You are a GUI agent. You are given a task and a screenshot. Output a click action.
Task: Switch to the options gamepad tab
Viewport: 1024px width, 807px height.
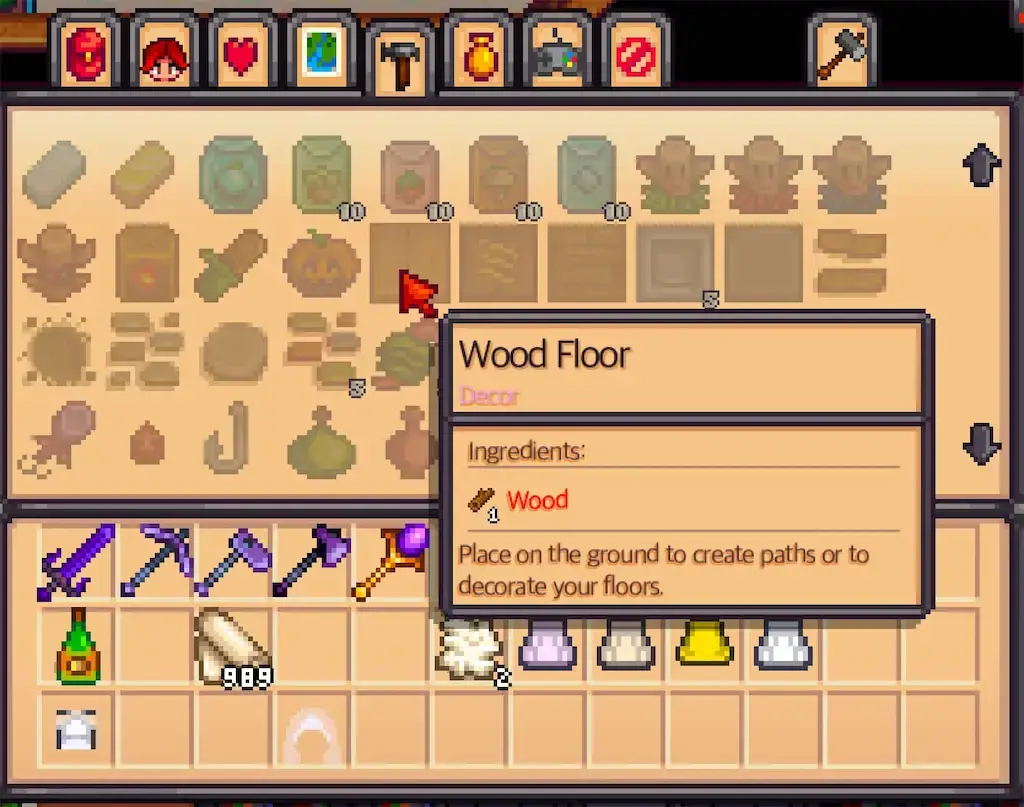click(x=558, y=56)
